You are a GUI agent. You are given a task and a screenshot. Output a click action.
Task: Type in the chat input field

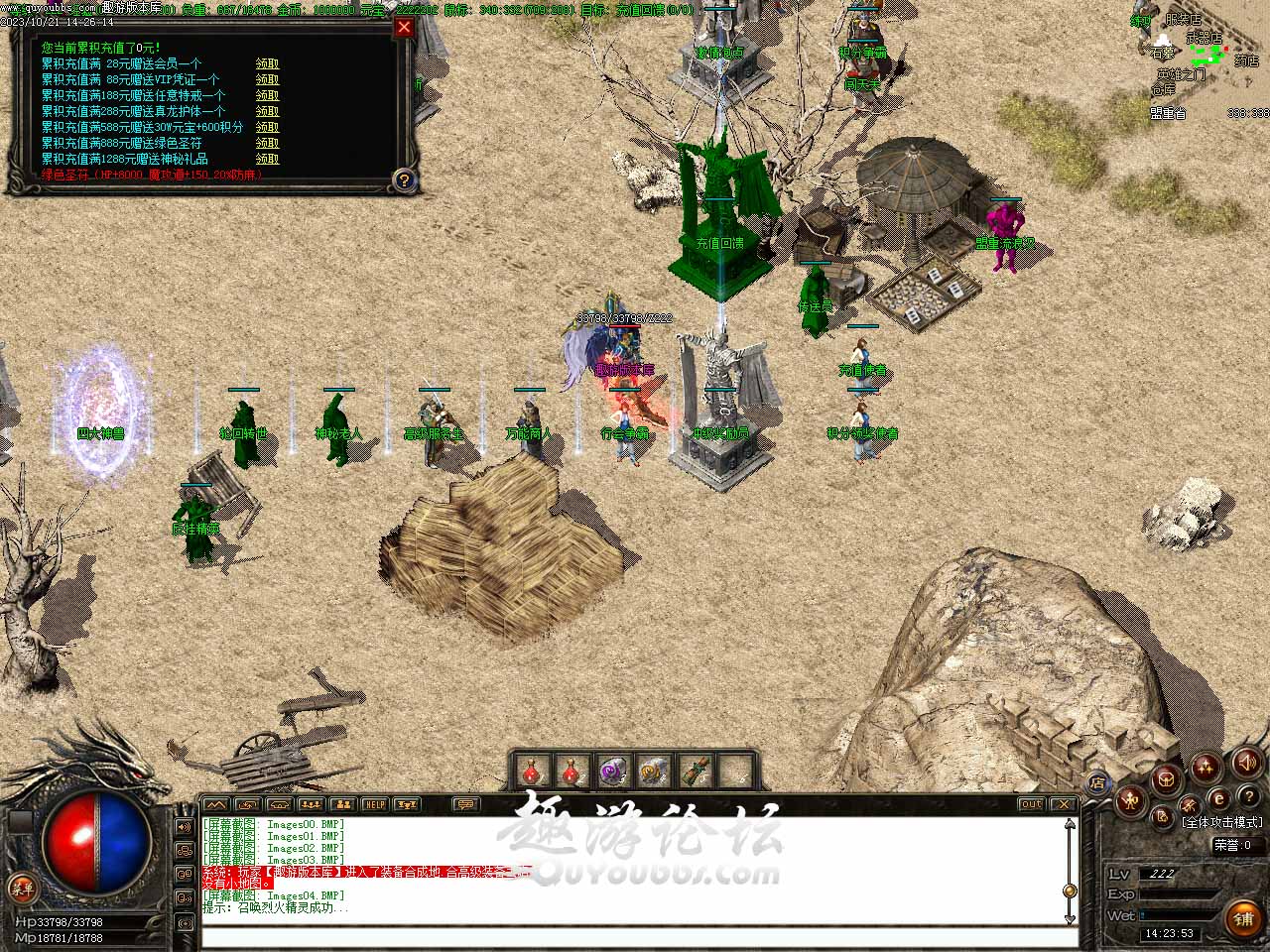[x=635, y=937]
